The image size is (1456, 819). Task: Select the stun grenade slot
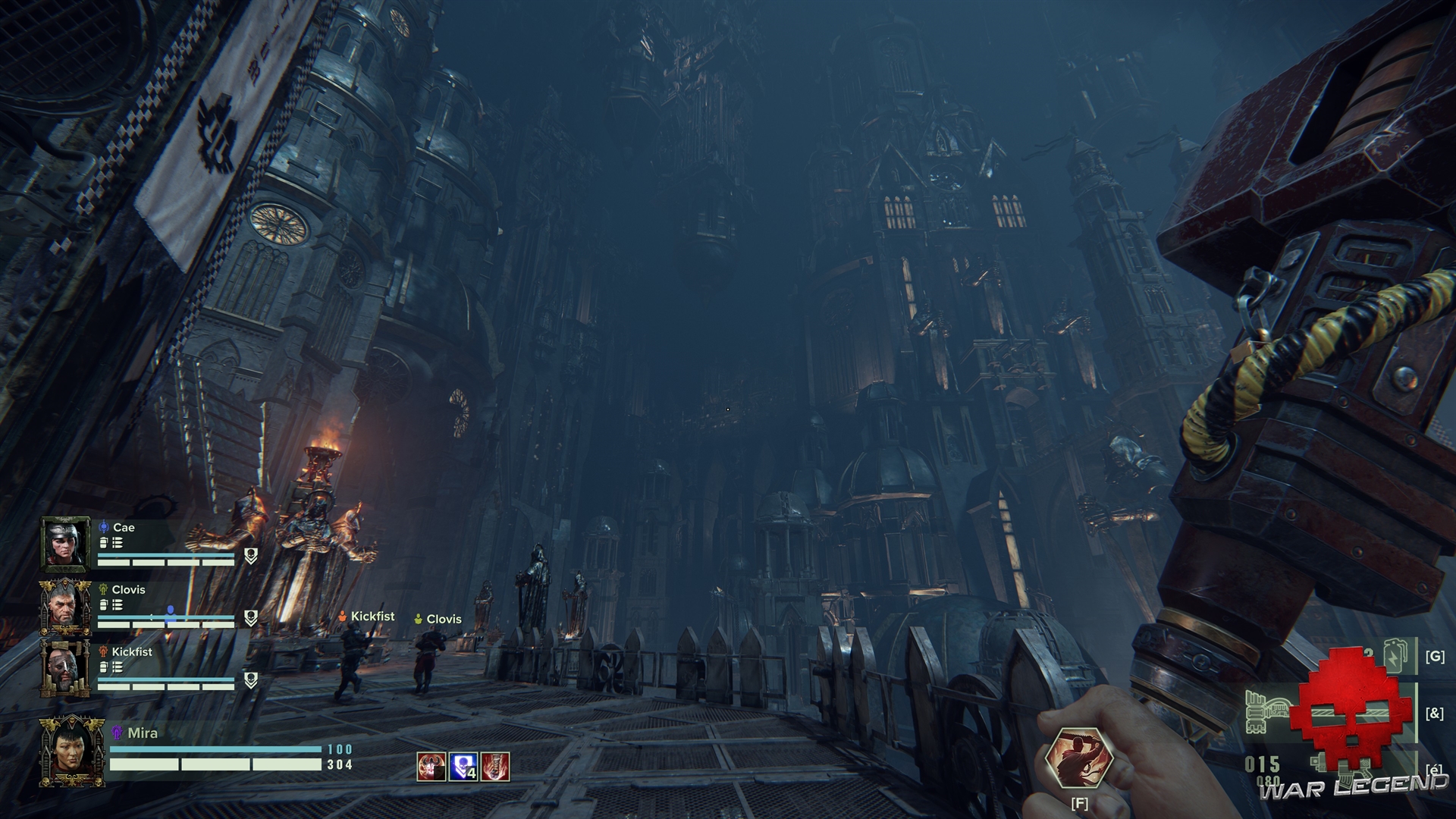click(x=1395, y=656)
